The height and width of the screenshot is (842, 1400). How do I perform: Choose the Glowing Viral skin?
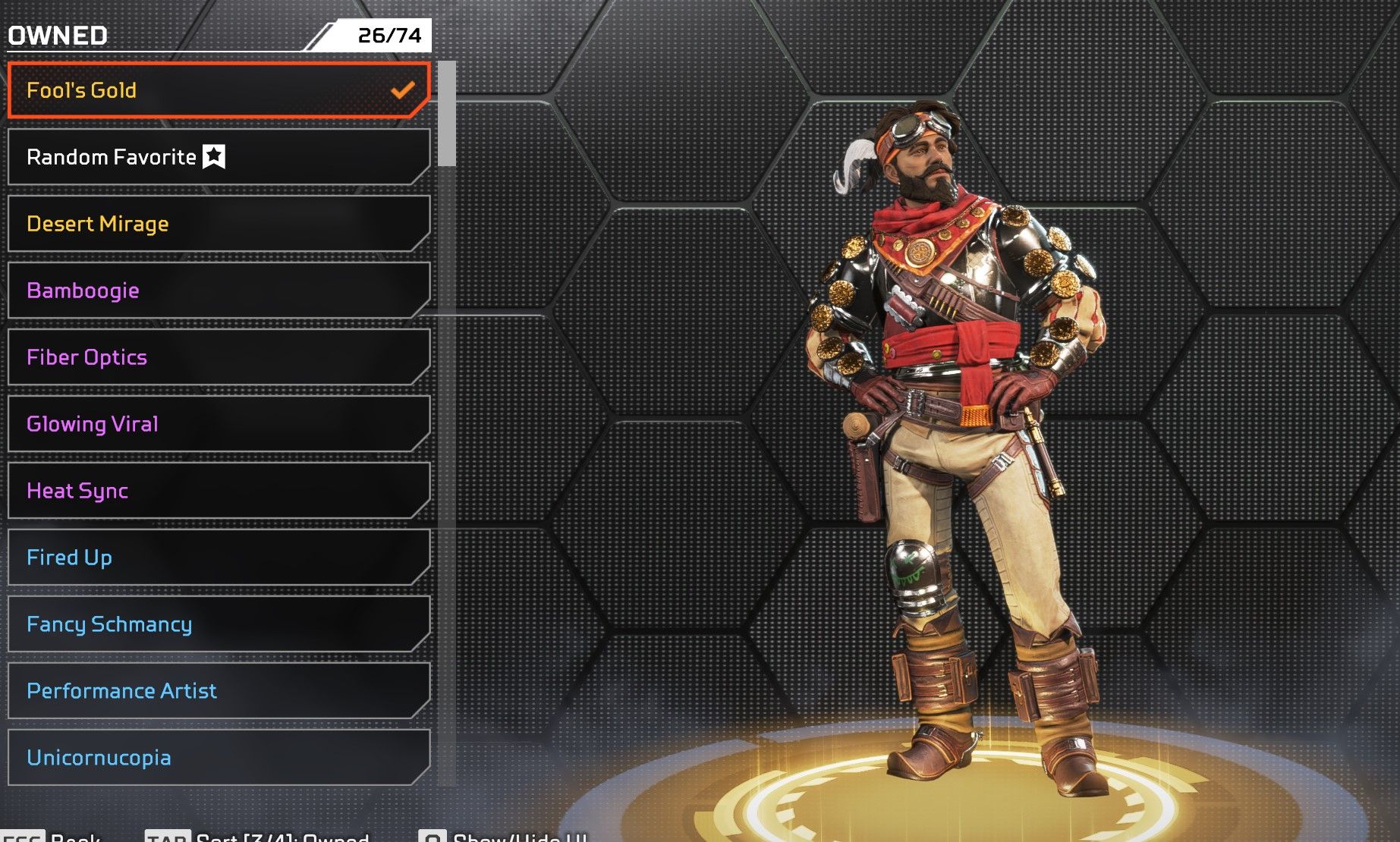click(x=219, y=424)
